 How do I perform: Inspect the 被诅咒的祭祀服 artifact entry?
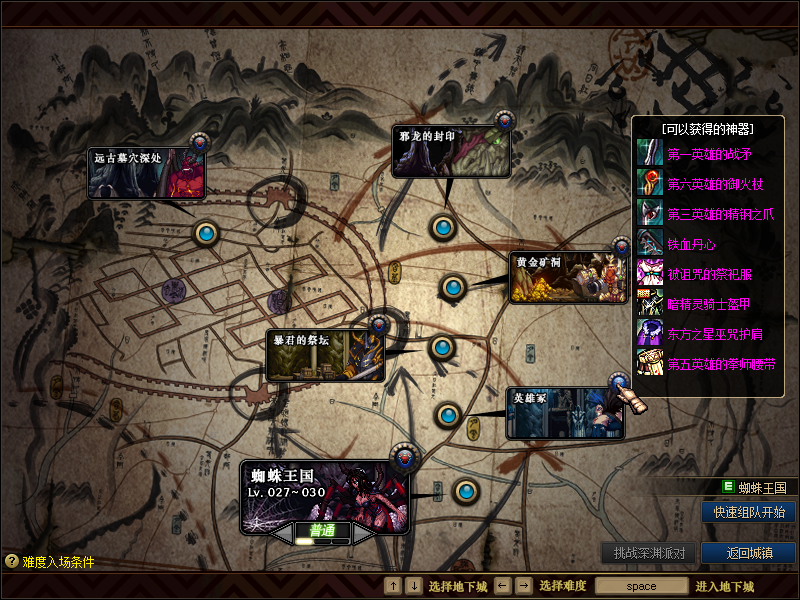pos(709,274)
